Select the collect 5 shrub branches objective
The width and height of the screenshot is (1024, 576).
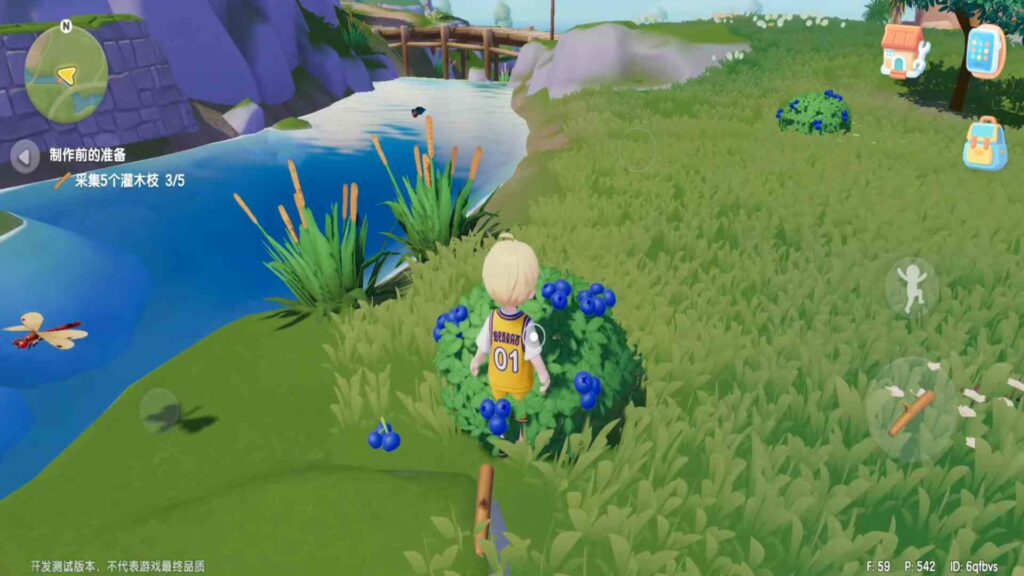pyautogui.click(x=122, y=181)
